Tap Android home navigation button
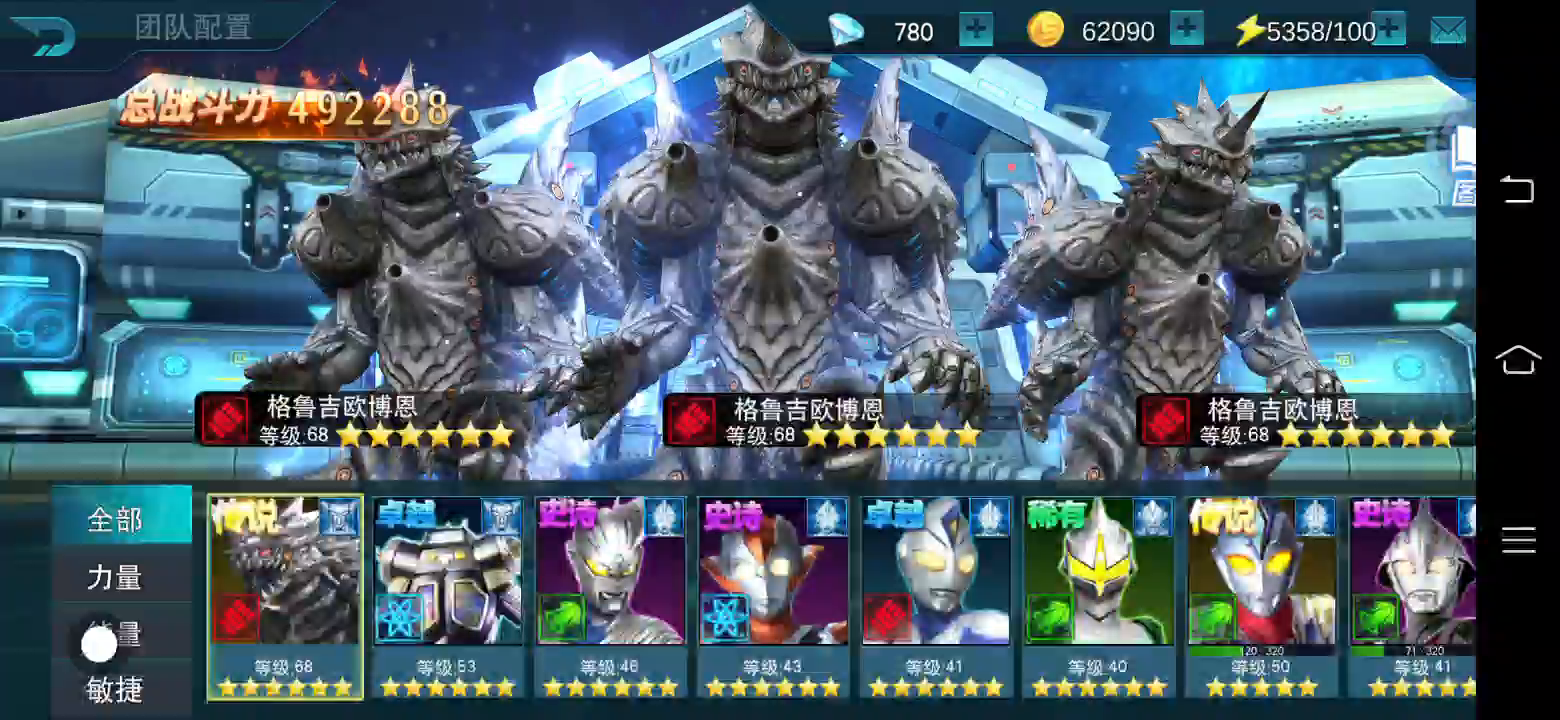Image resolution: width=1560 pixels, height=720 pixels. point(1517,360)
